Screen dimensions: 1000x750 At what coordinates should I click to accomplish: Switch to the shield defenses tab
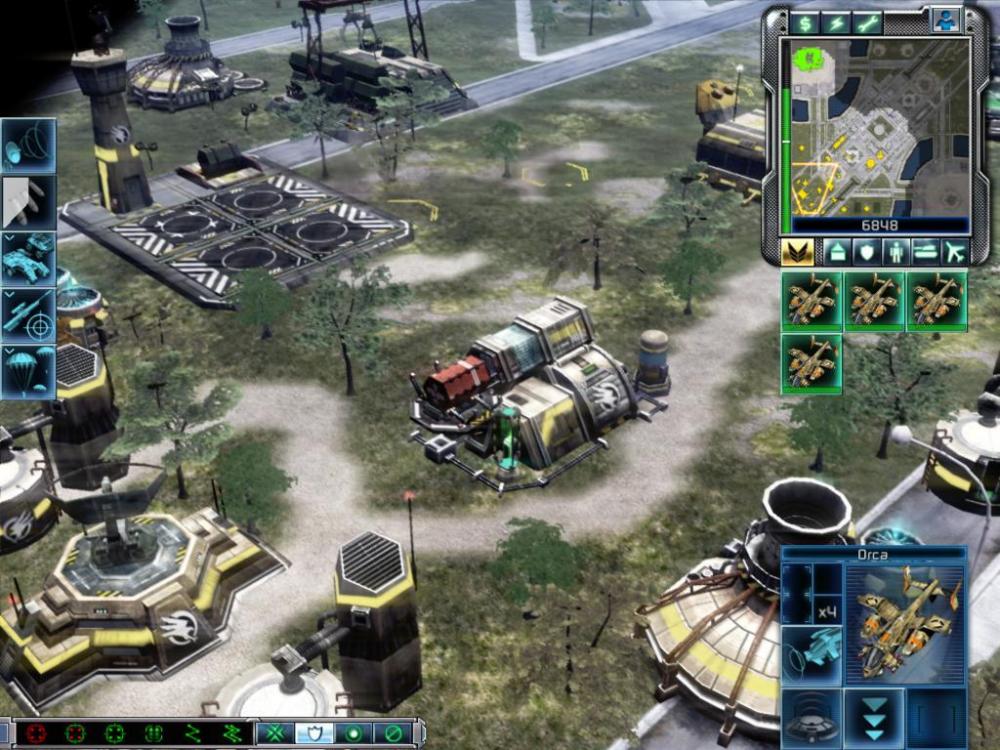pos(866,252)
